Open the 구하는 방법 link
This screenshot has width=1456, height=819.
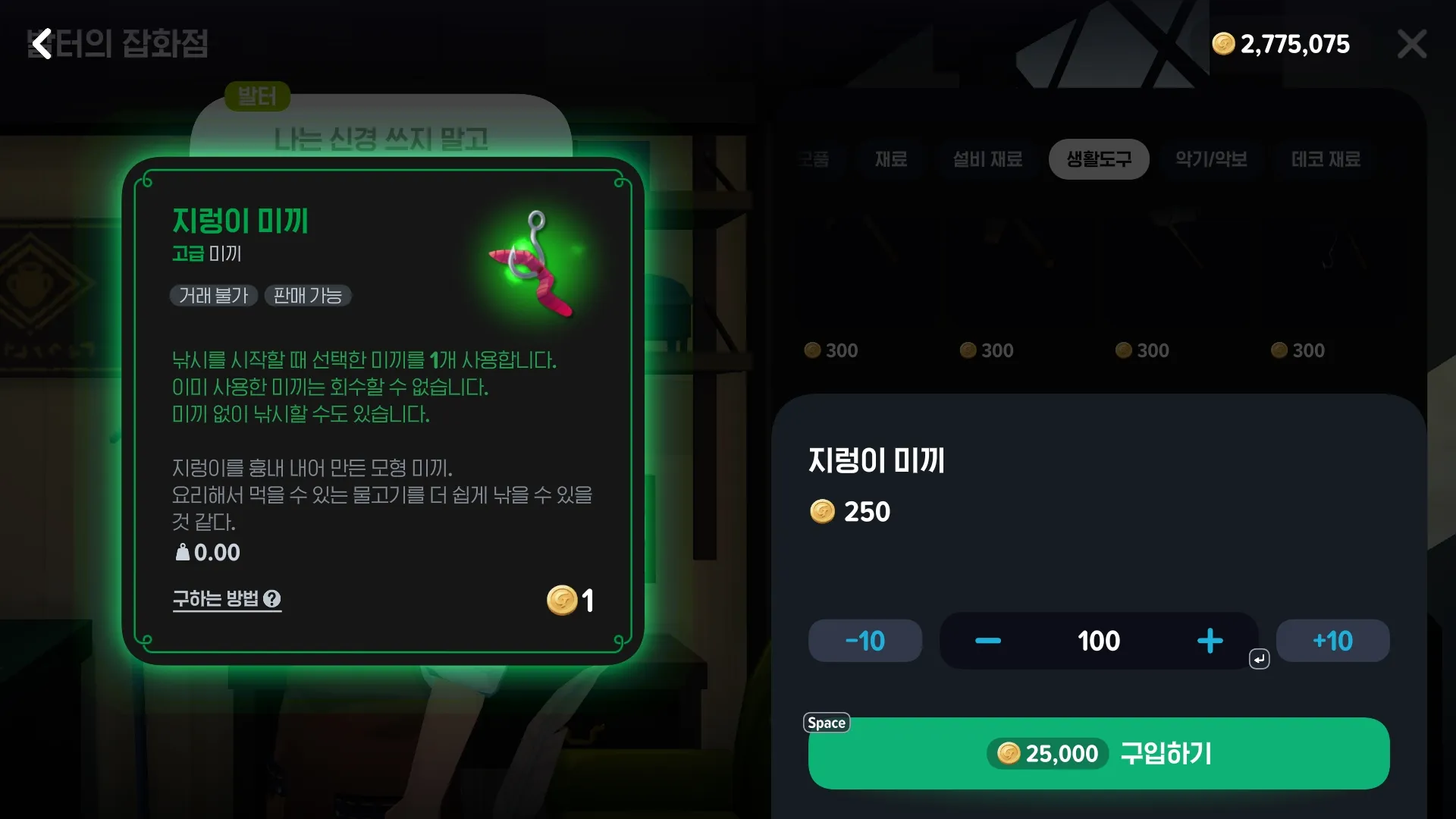click(x=215, y=599)
